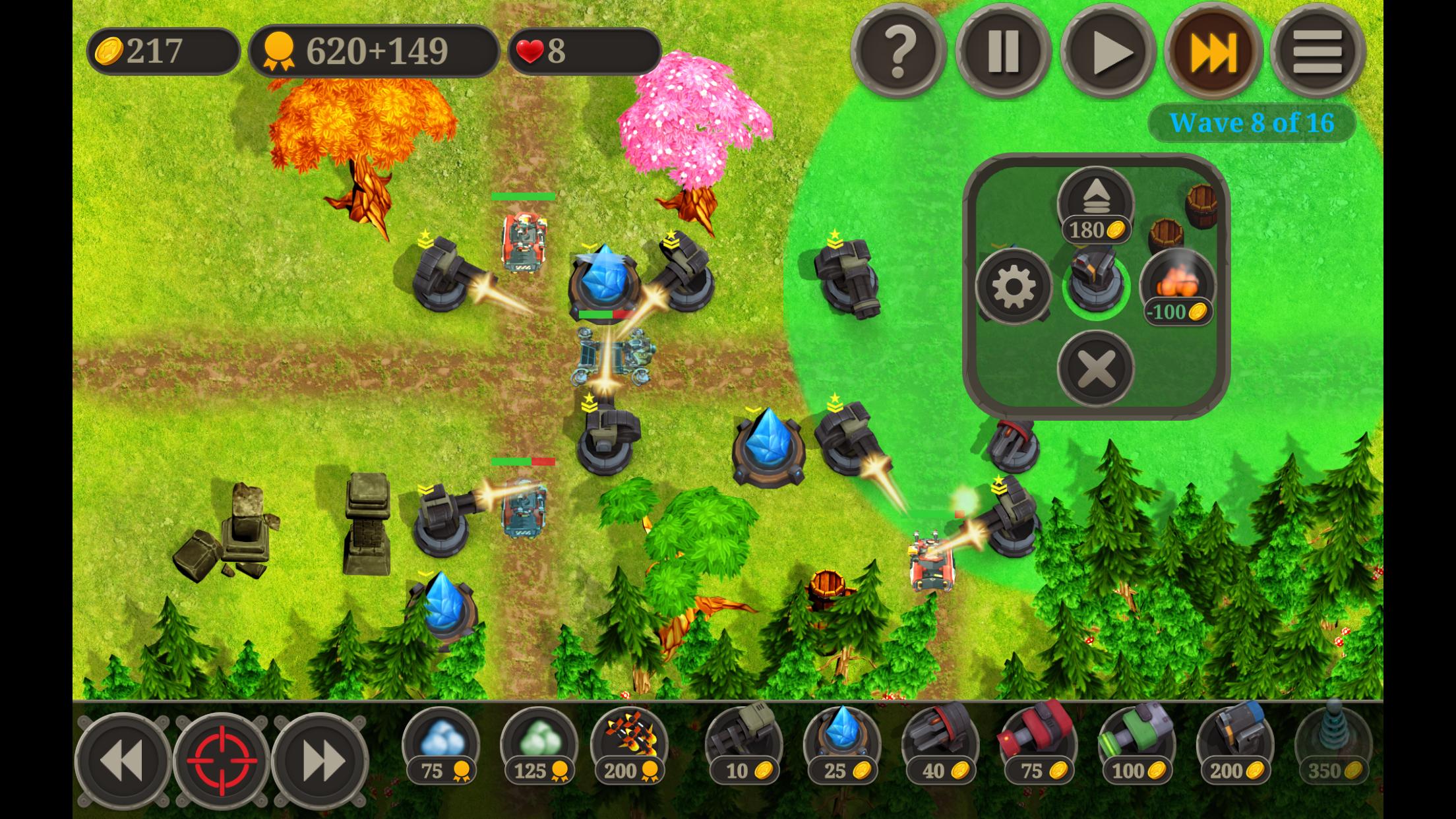Pause the game
Viewport: 1456px width, 819px height.
click(x=1003, y=51)
